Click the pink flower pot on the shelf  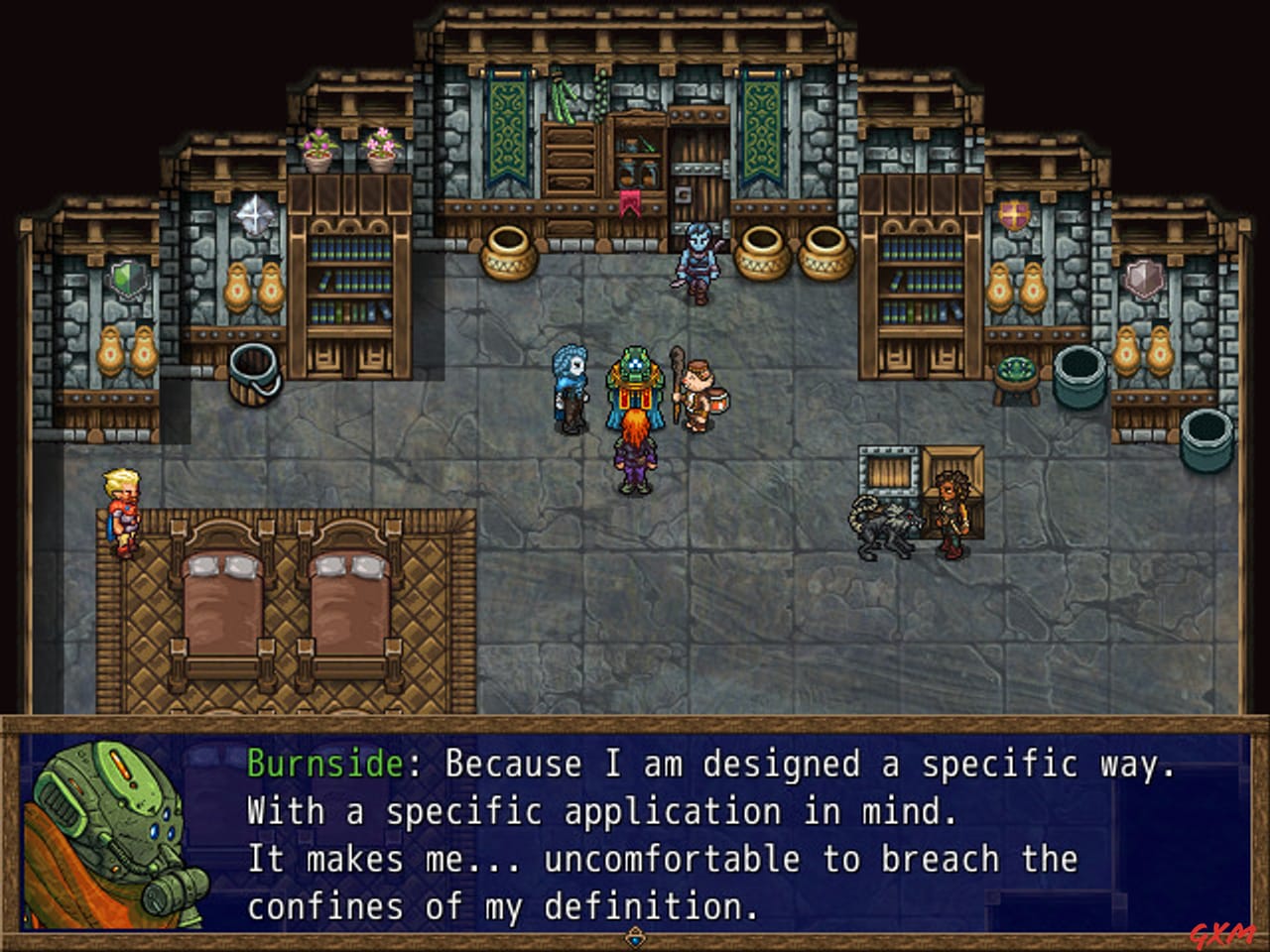coord(379,144)
